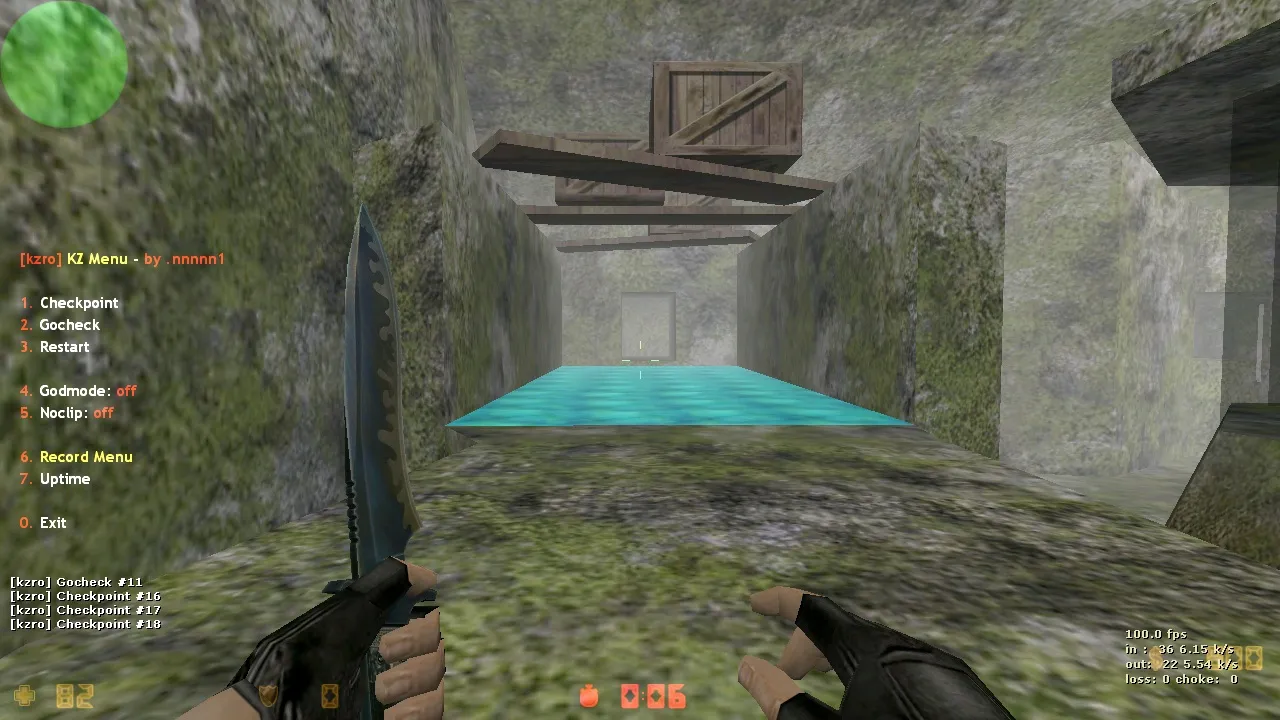Open the Record Menu submenu
This screenshot has width=1280, height=720.
coord(86,457)
